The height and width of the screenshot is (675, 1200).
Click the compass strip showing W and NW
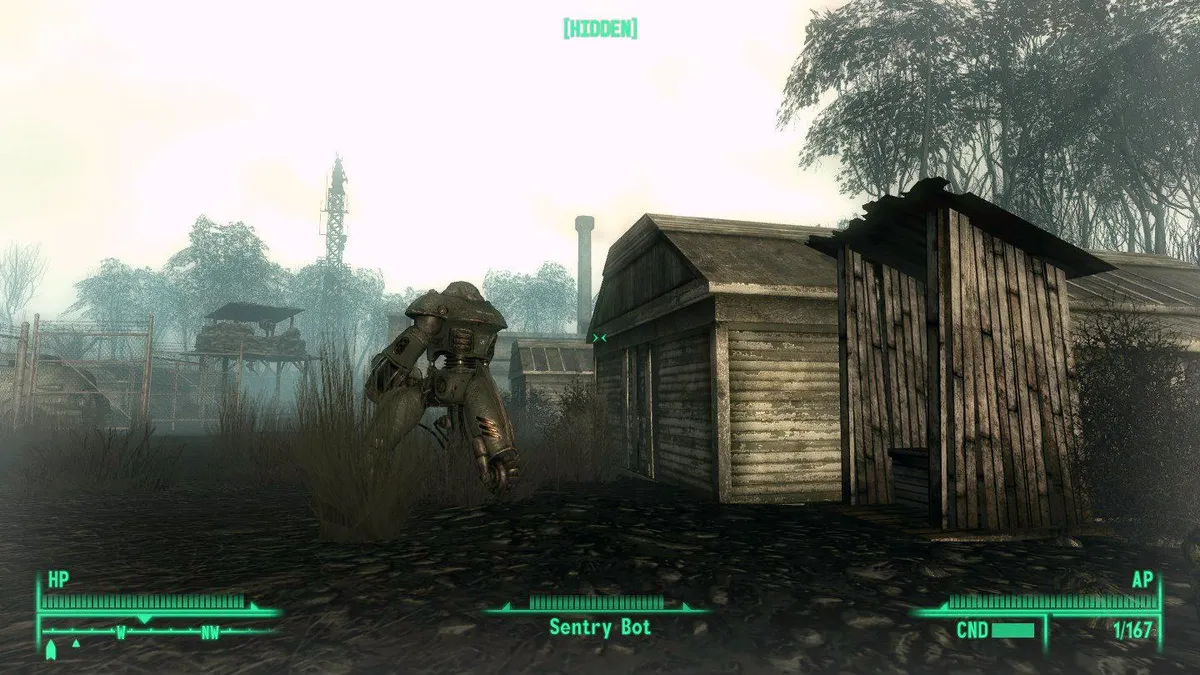(x=160, y=631)
